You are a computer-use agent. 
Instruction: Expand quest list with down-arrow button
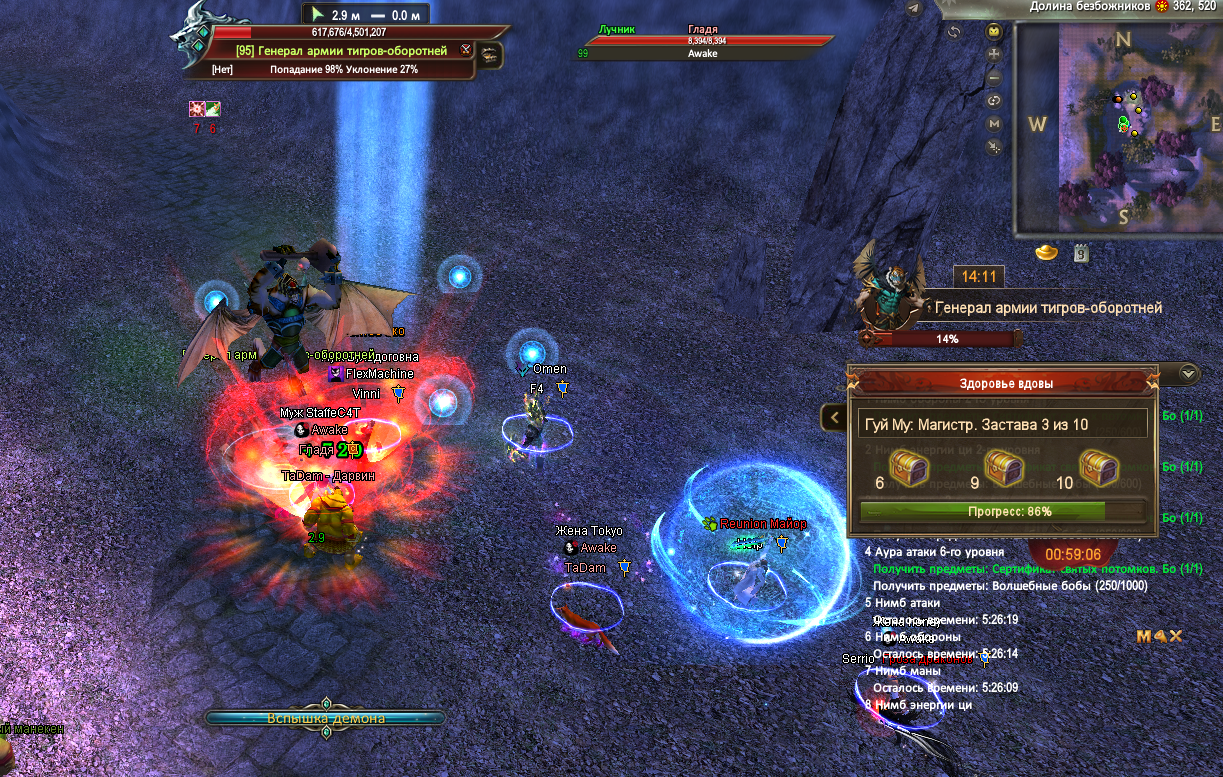[1188, 374]
